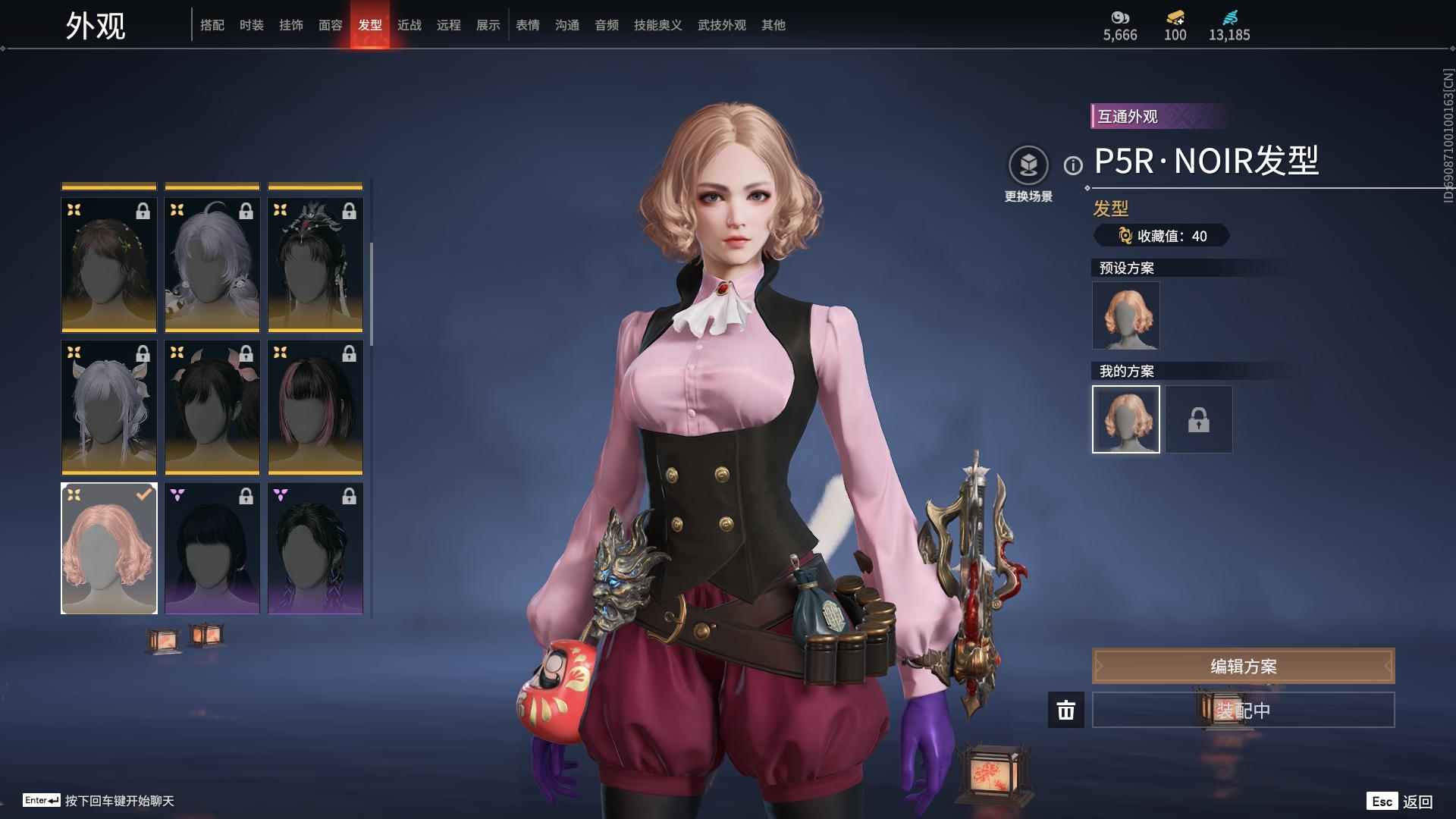The image size is (1456, 819).
Task: Open the 技能奥义 tab
Action: 657,25
